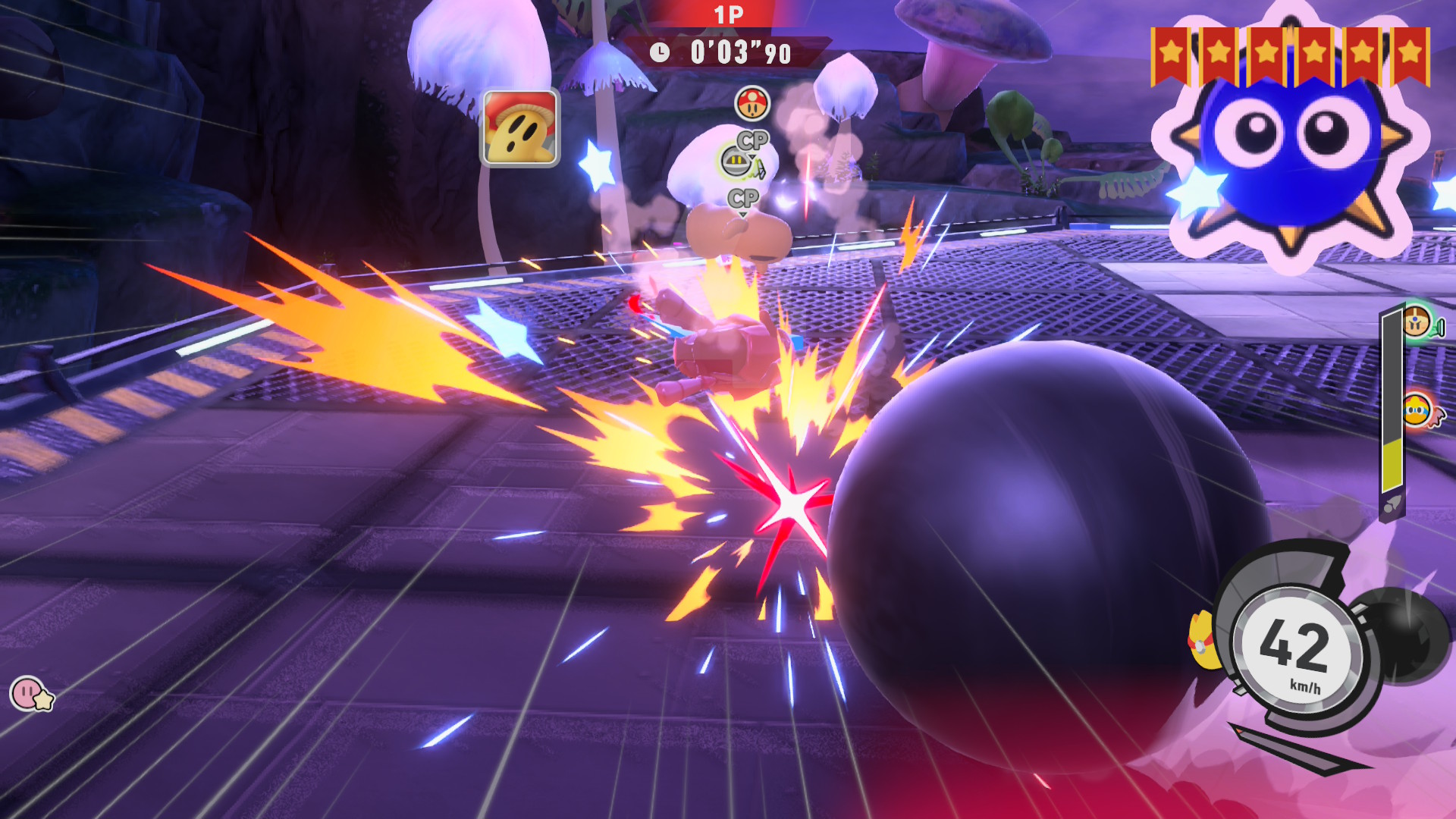Select the yellow mushroom-cap character item box

click(521, 127)
